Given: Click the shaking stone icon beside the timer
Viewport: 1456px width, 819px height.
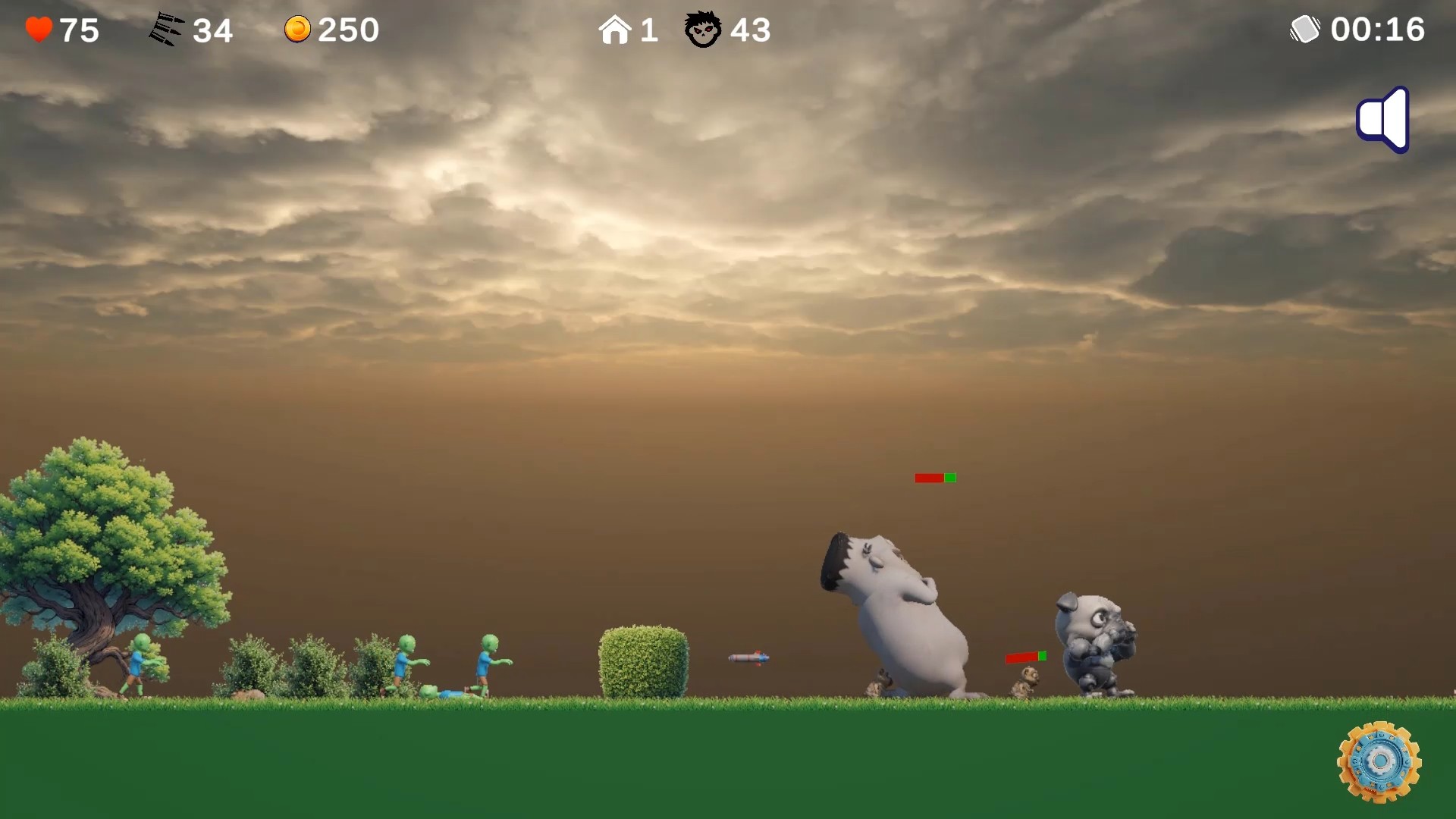Looking at the screenshot, I should pos(1304,29).
